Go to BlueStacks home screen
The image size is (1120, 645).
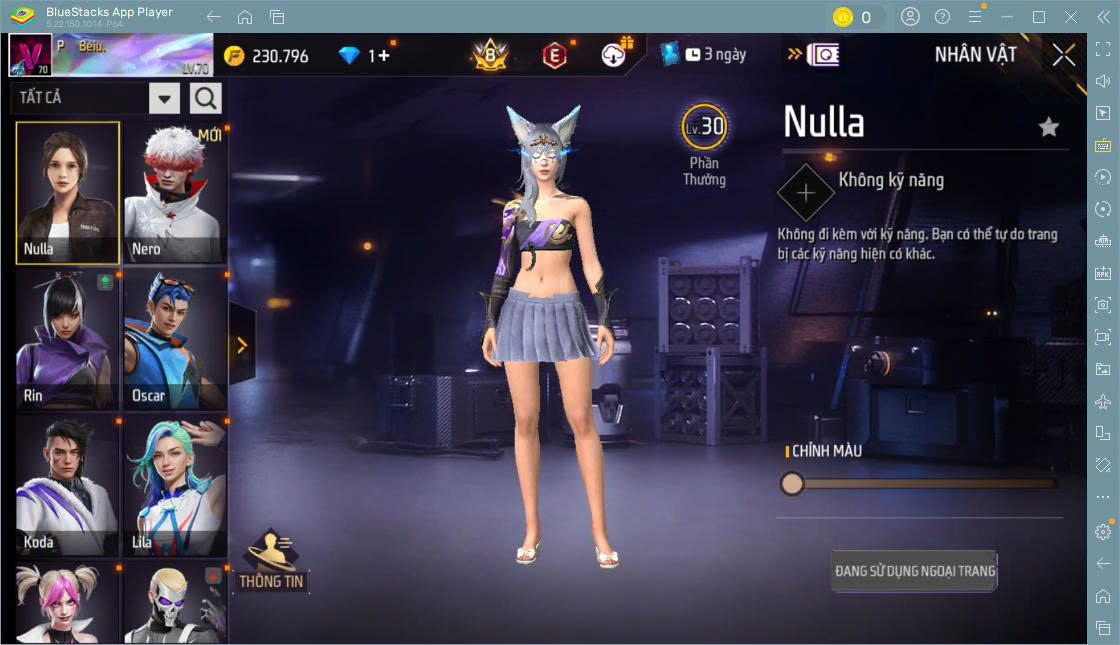245,17
